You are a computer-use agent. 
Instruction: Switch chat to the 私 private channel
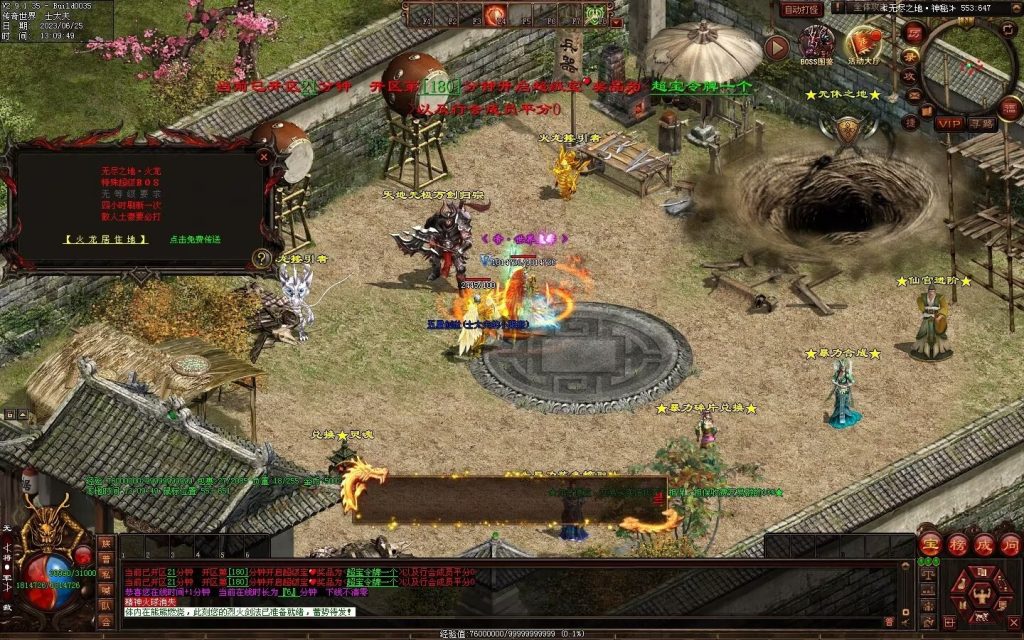click(x=105, y=573)
